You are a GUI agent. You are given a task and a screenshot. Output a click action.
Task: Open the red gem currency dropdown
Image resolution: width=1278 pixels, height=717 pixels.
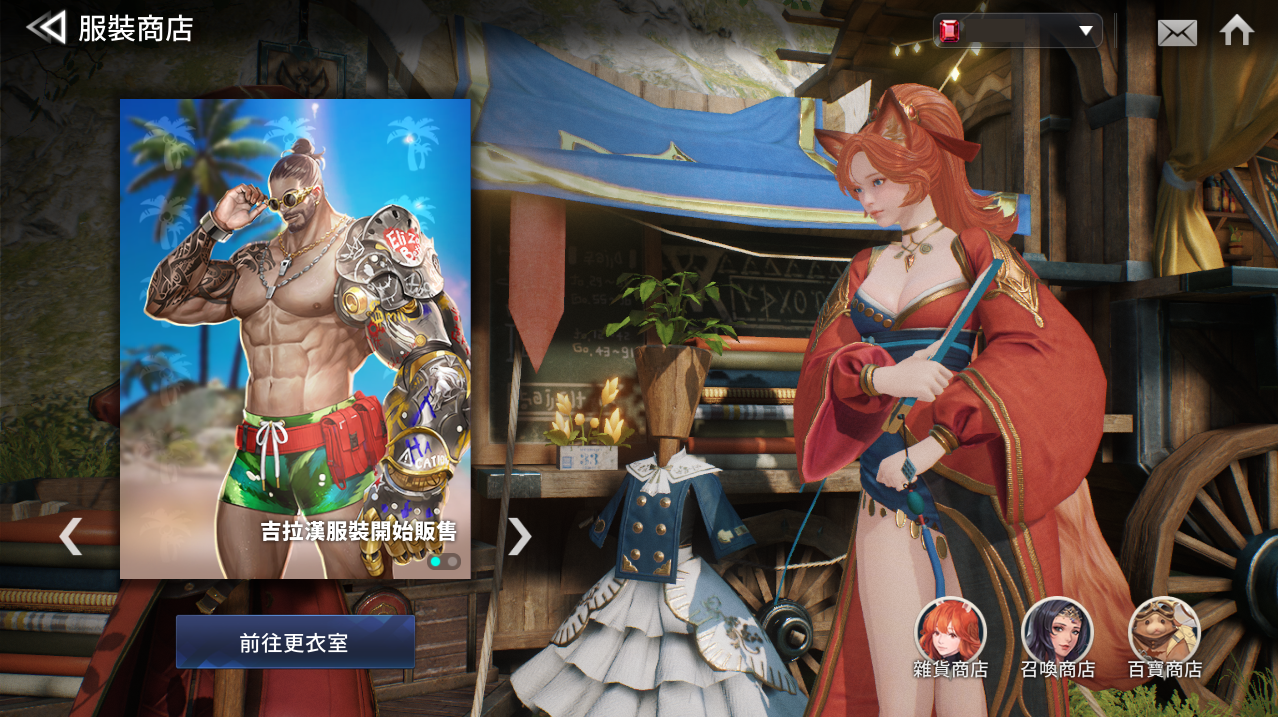(x=1018, y=30)
